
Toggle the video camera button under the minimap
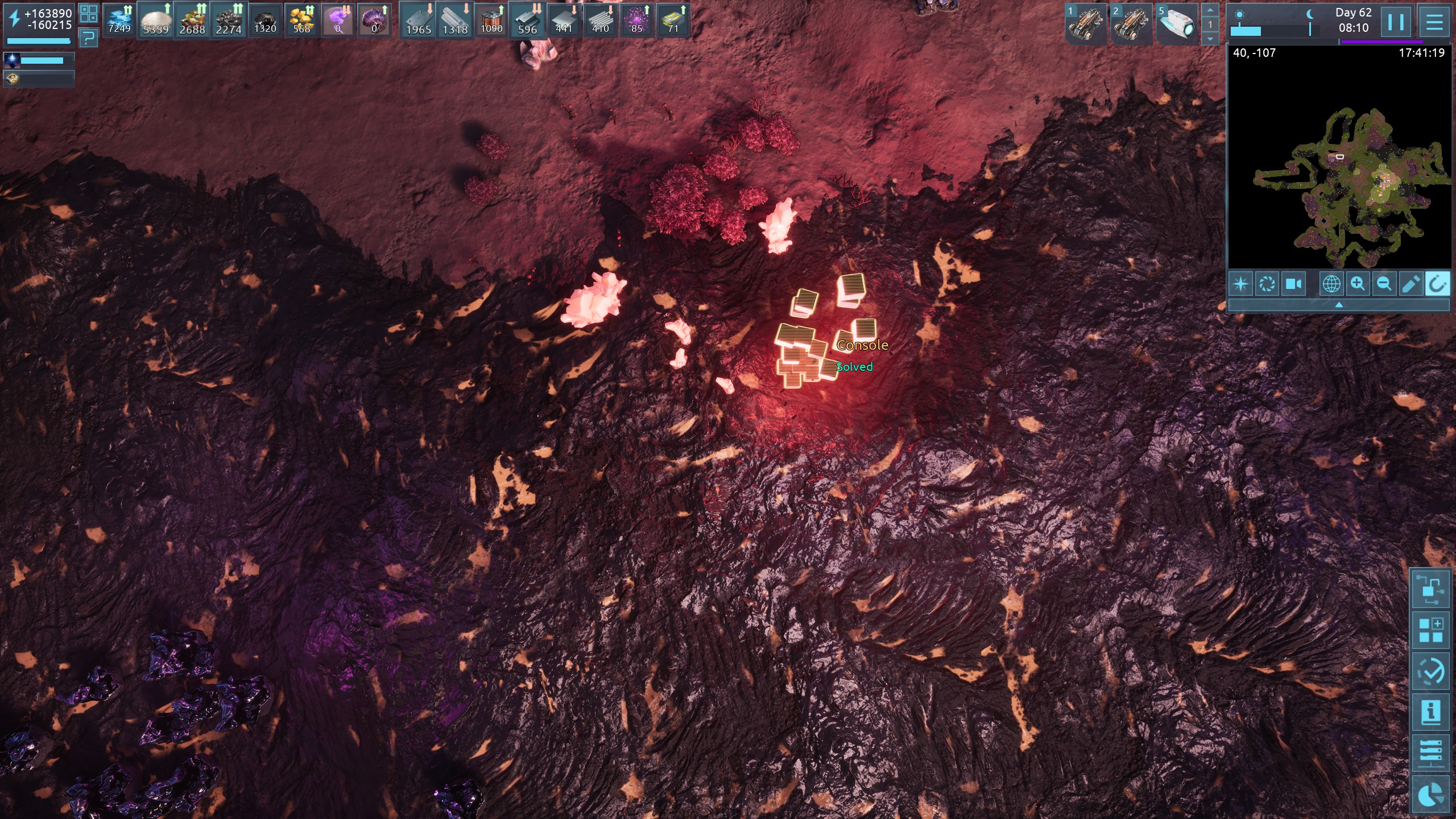pos(1293,283)
